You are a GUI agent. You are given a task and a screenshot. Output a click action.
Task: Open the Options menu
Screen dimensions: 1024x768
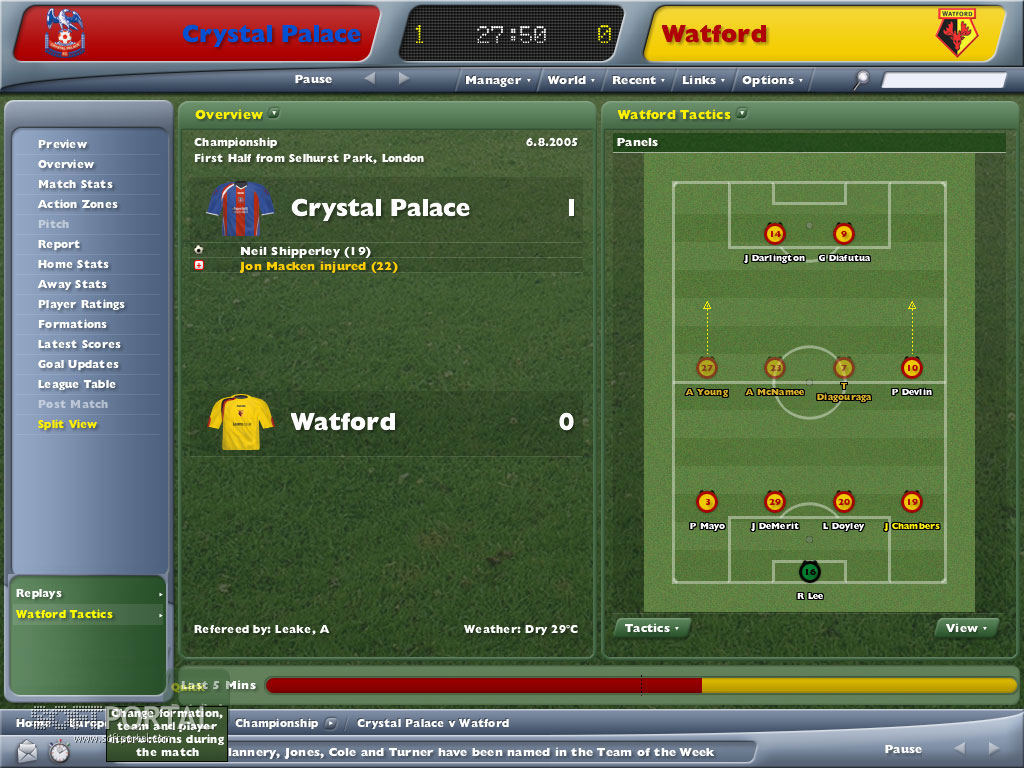coord(771,80)
